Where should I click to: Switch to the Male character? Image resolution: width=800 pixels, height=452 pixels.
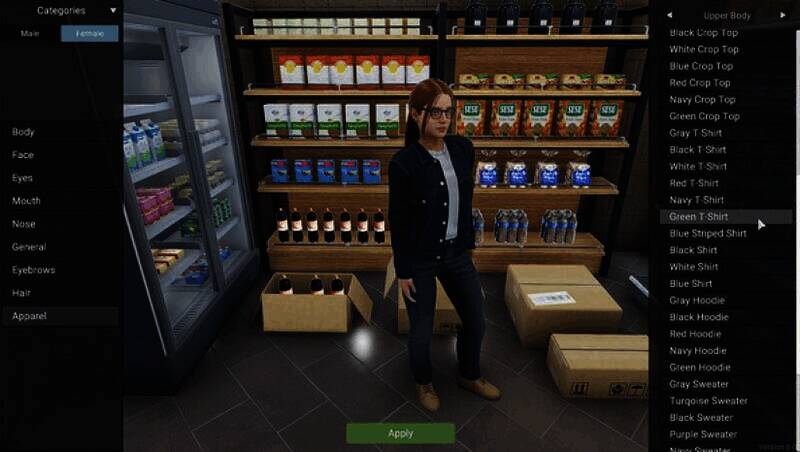tap(30, 33)
